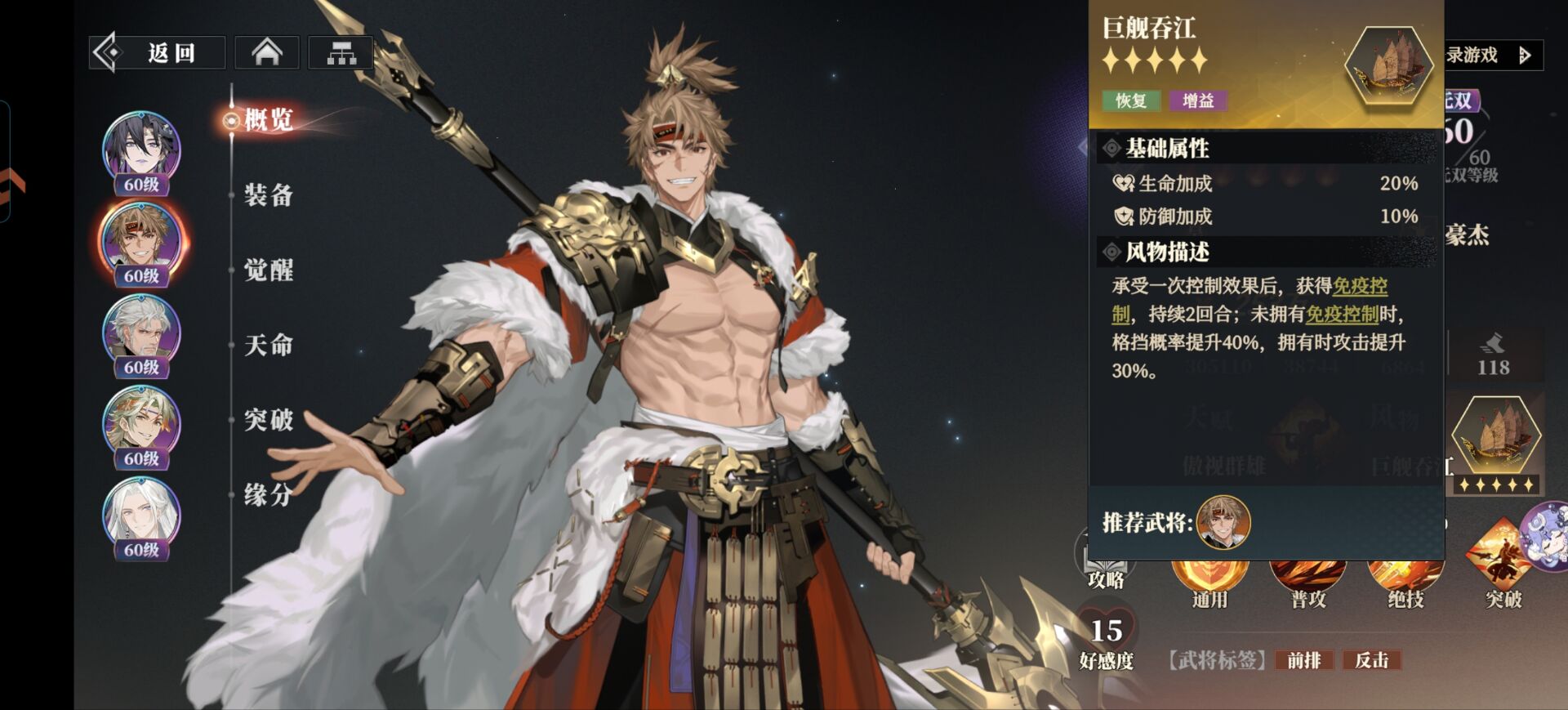
Task: Open the hierarchy chart icon
Action: pos(341,53)
